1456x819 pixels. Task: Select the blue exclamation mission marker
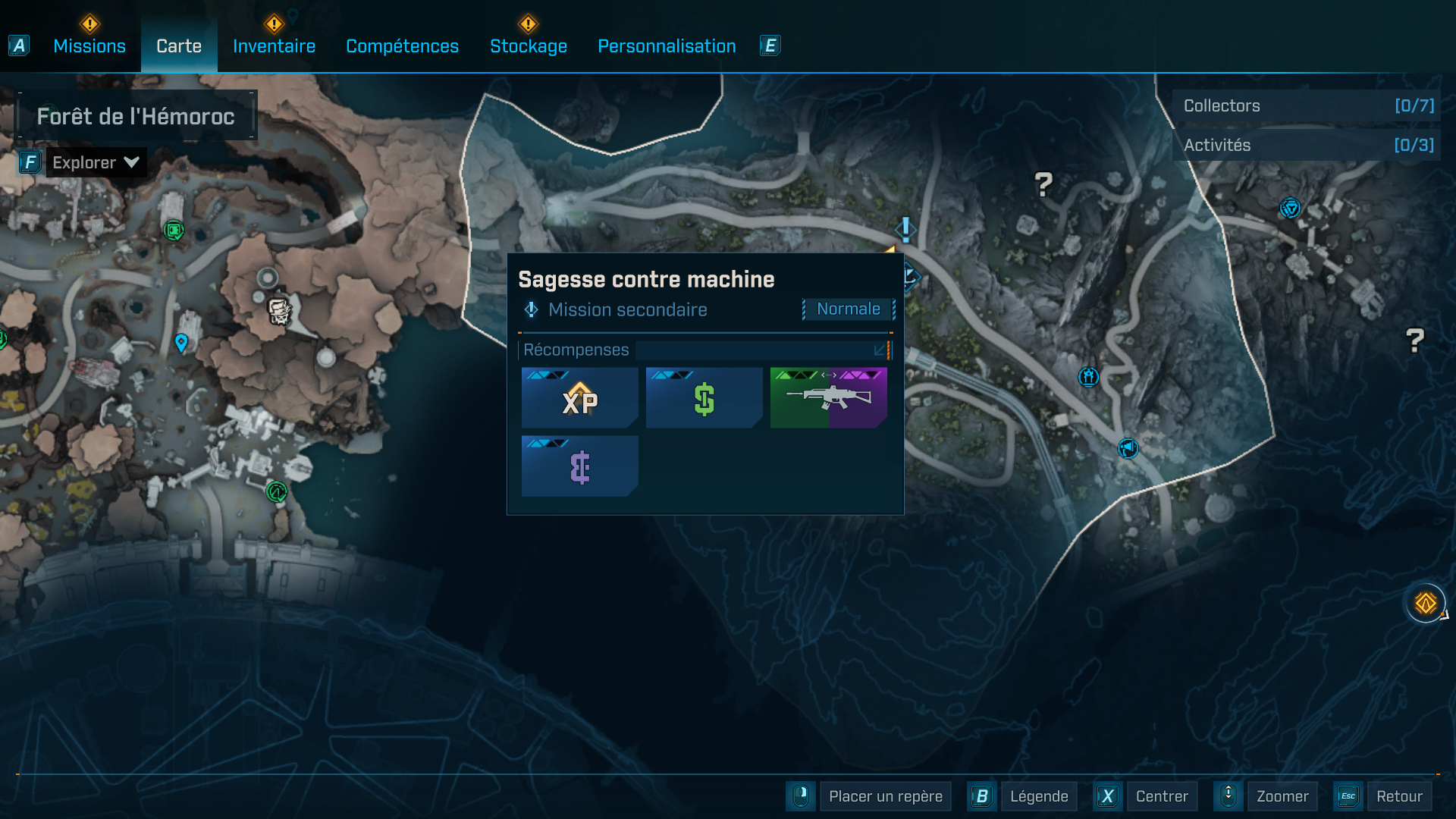click(905, 228)
